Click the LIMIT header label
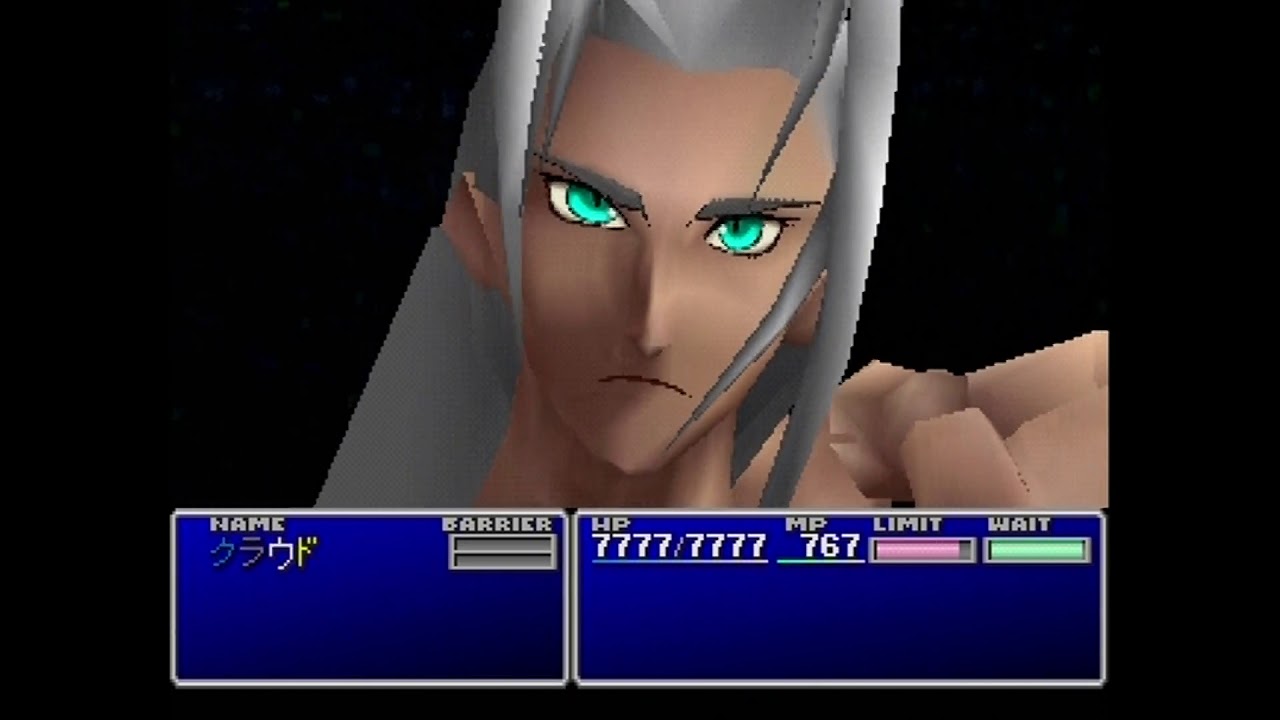Image resolution: width=1280 pixels, height=720 pixels. coord(907,523)
